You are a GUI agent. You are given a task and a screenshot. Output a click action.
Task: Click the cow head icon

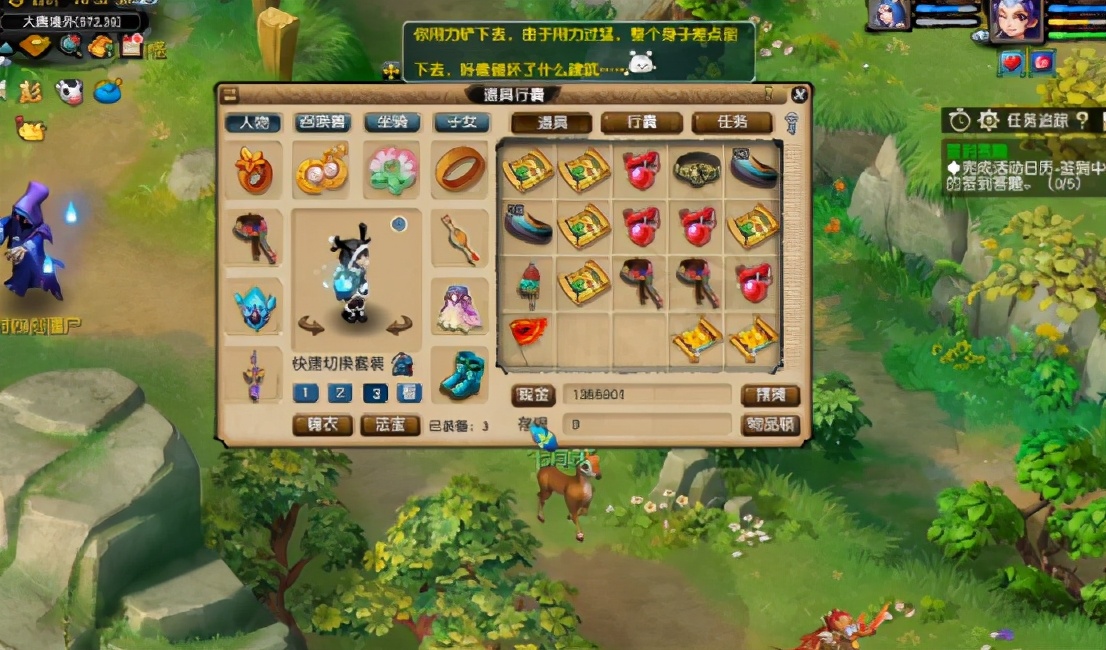coord(69,91)
